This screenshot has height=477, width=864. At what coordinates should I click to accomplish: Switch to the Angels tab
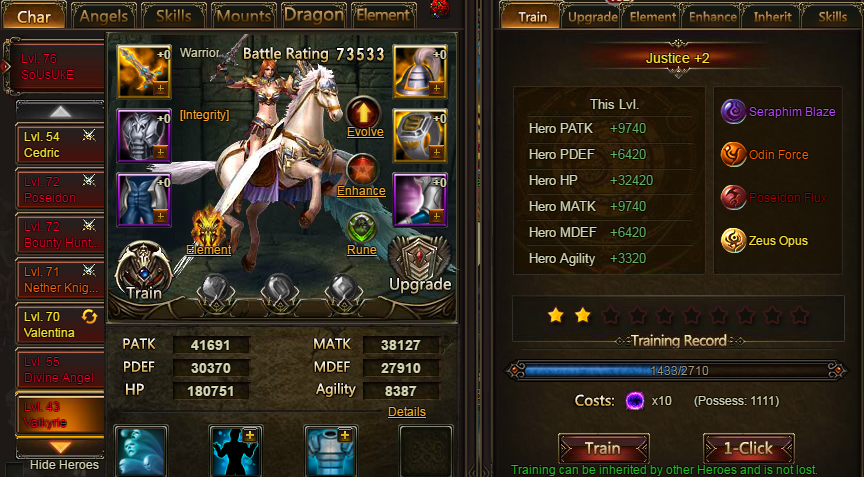click(x=104, y=16)
